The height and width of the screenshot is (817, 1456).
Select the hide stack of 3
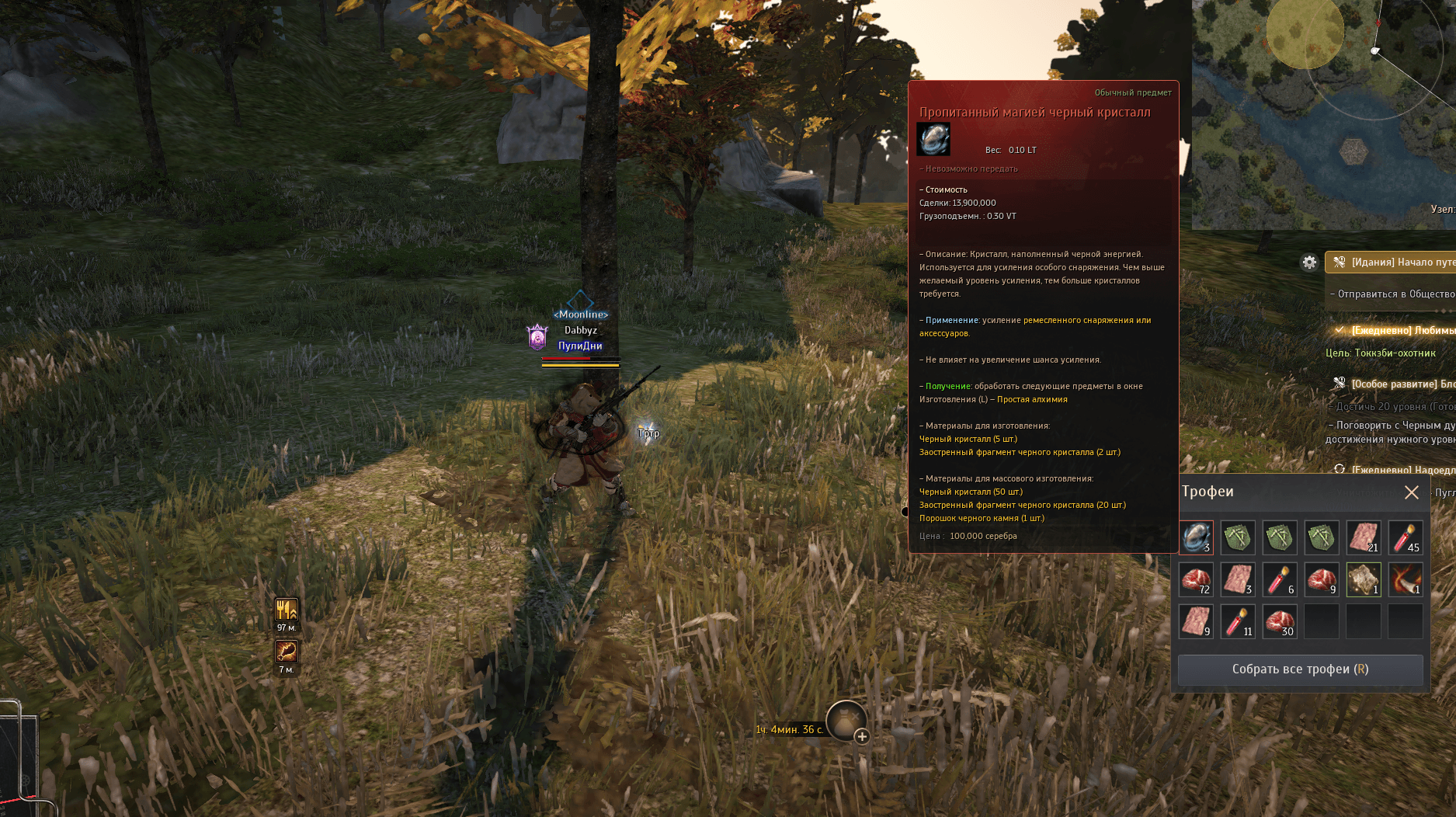pyautogui.click(x=1238, y=579)
